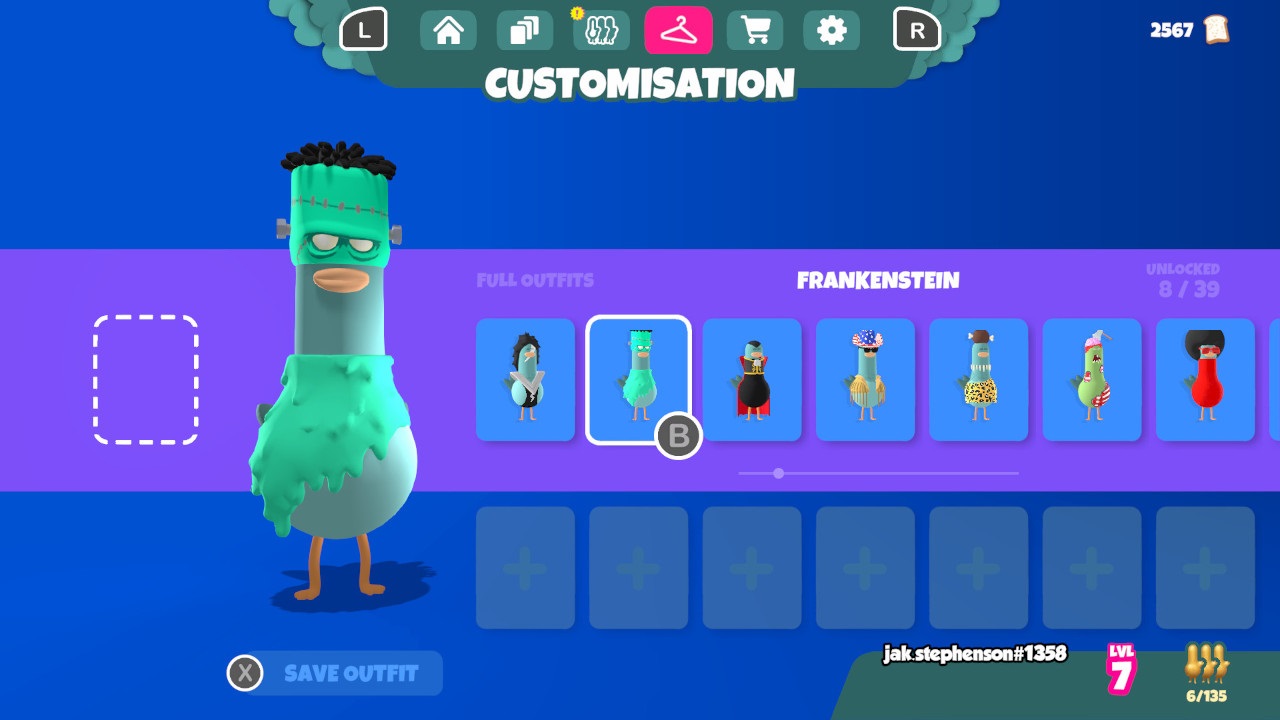This screenshot has height=720, width=1280.
Task: Select the stars-and-stripes hat outfit
Action: (x=864, y=380)
